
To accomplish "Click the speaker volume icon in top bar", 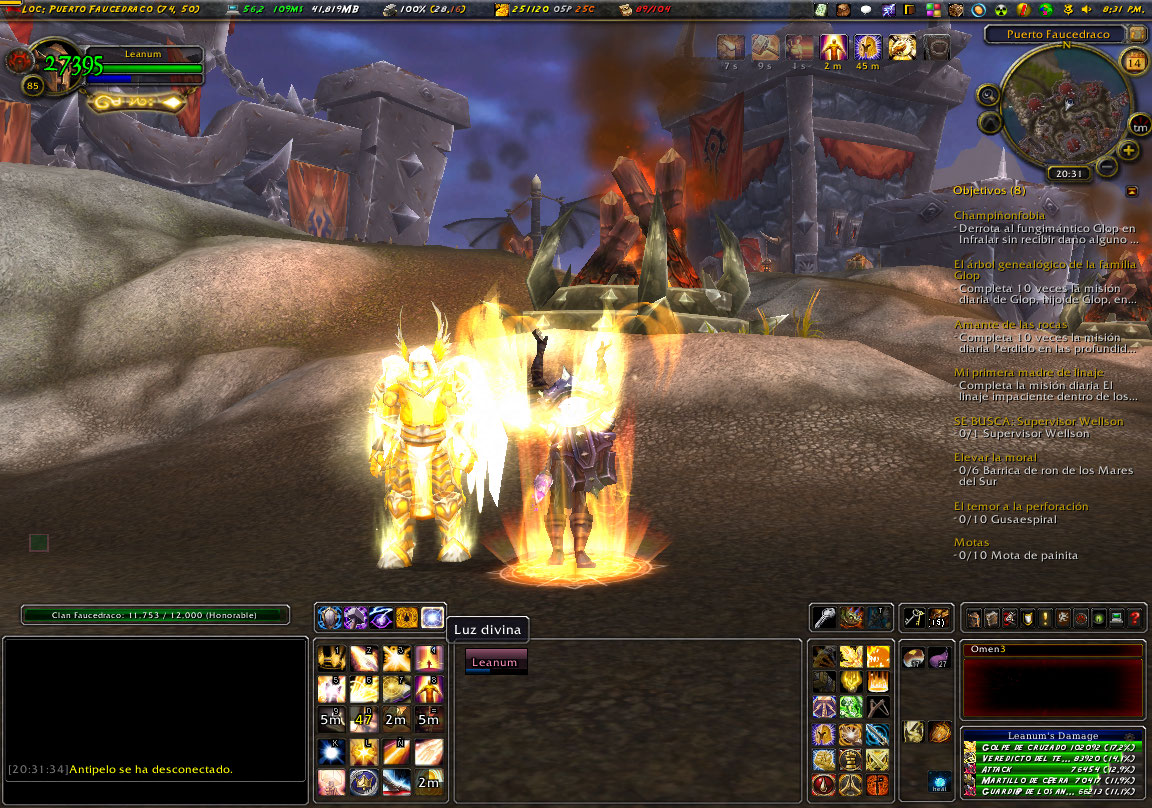I will pos(1086,10).
